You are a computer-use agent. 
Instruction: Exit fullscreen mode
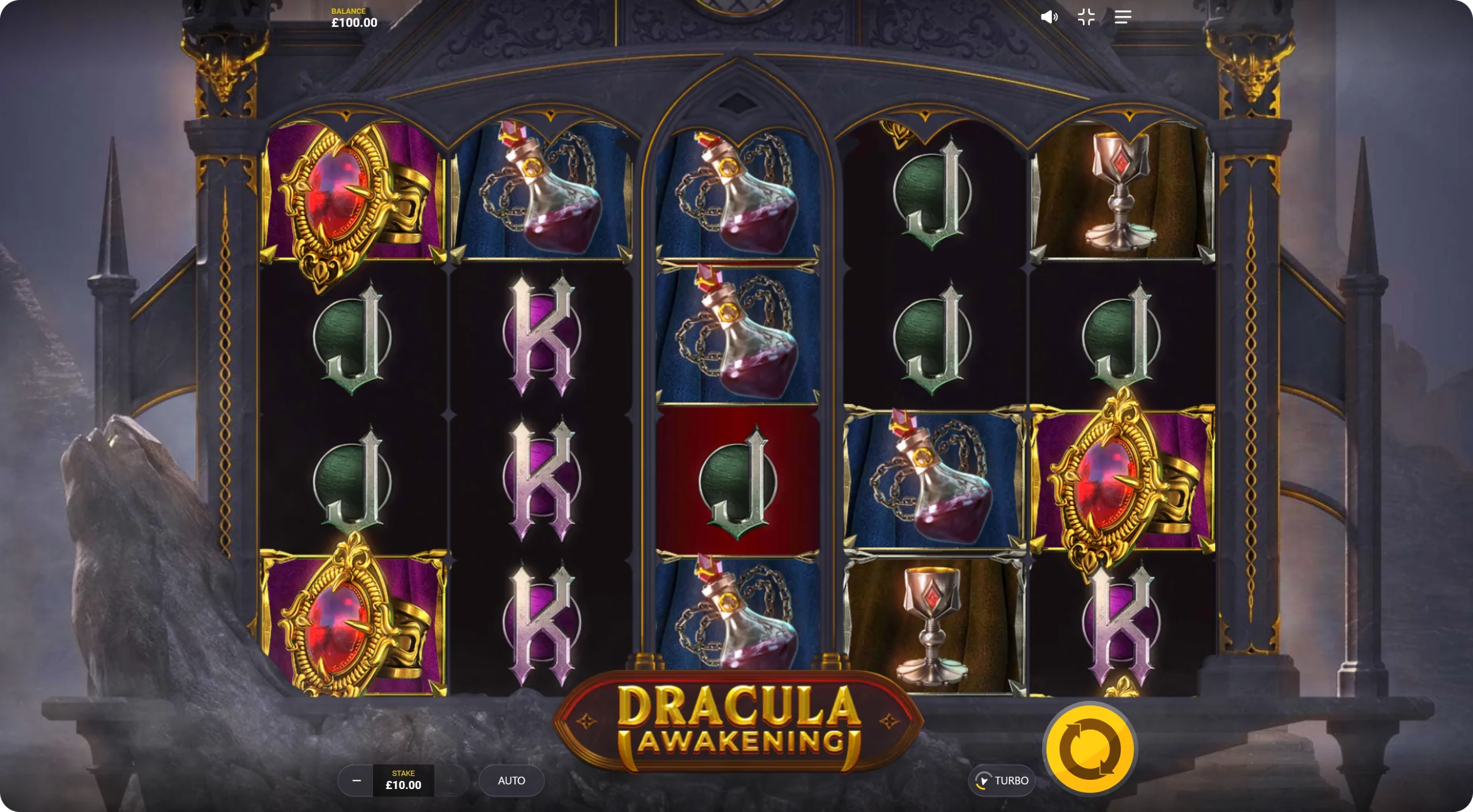(1086, 17)
